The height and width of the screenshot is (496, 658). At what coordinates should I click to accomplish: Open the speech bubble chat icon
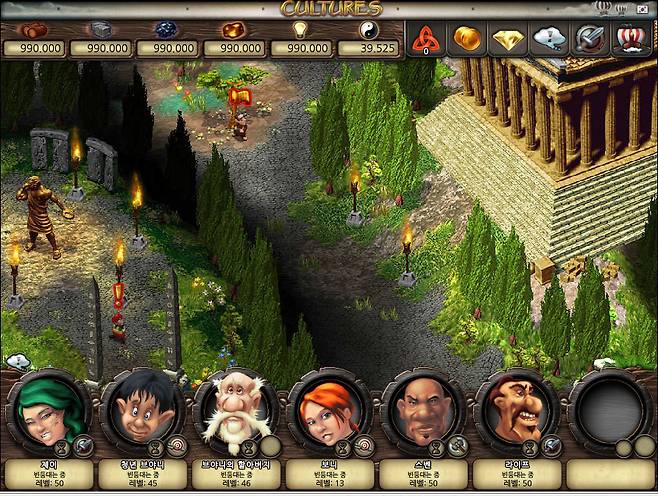point(17,362)
